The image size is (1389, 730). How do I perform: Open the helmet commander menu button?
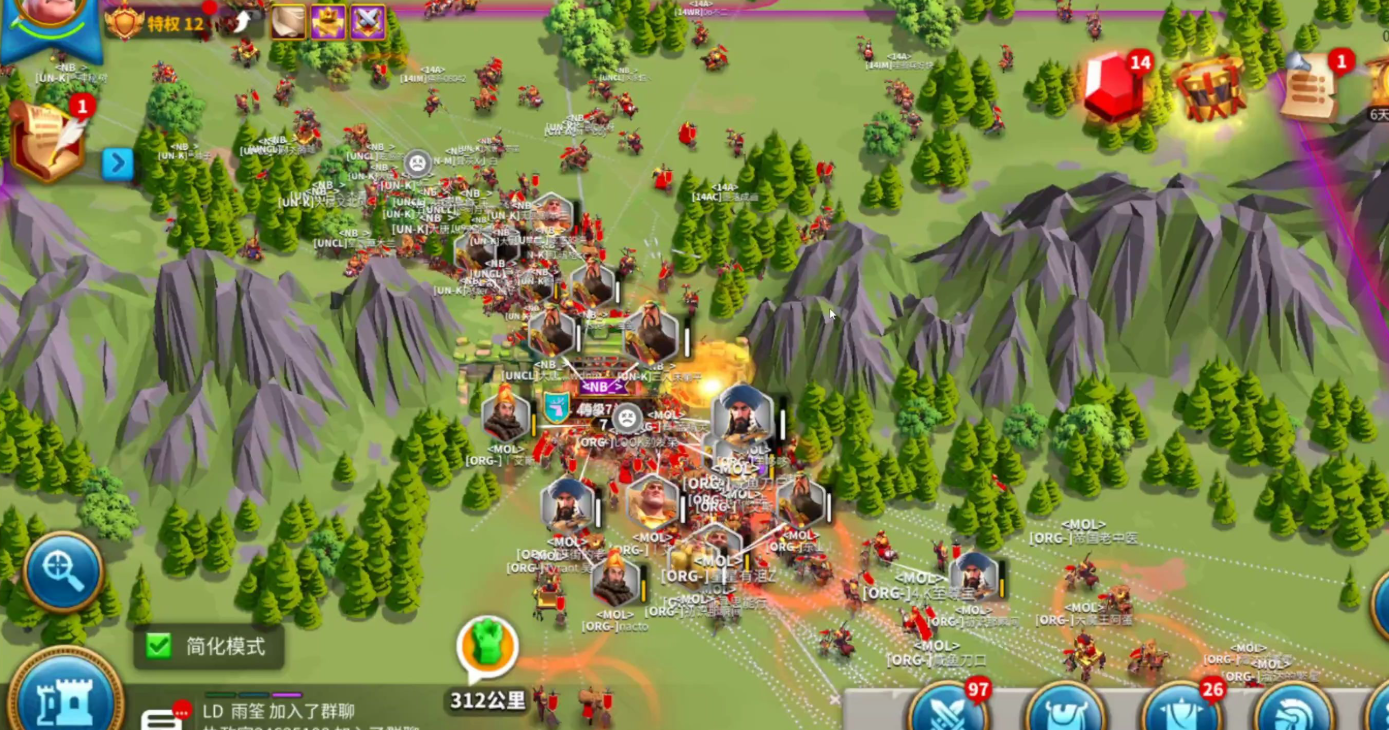point(1295,710)
